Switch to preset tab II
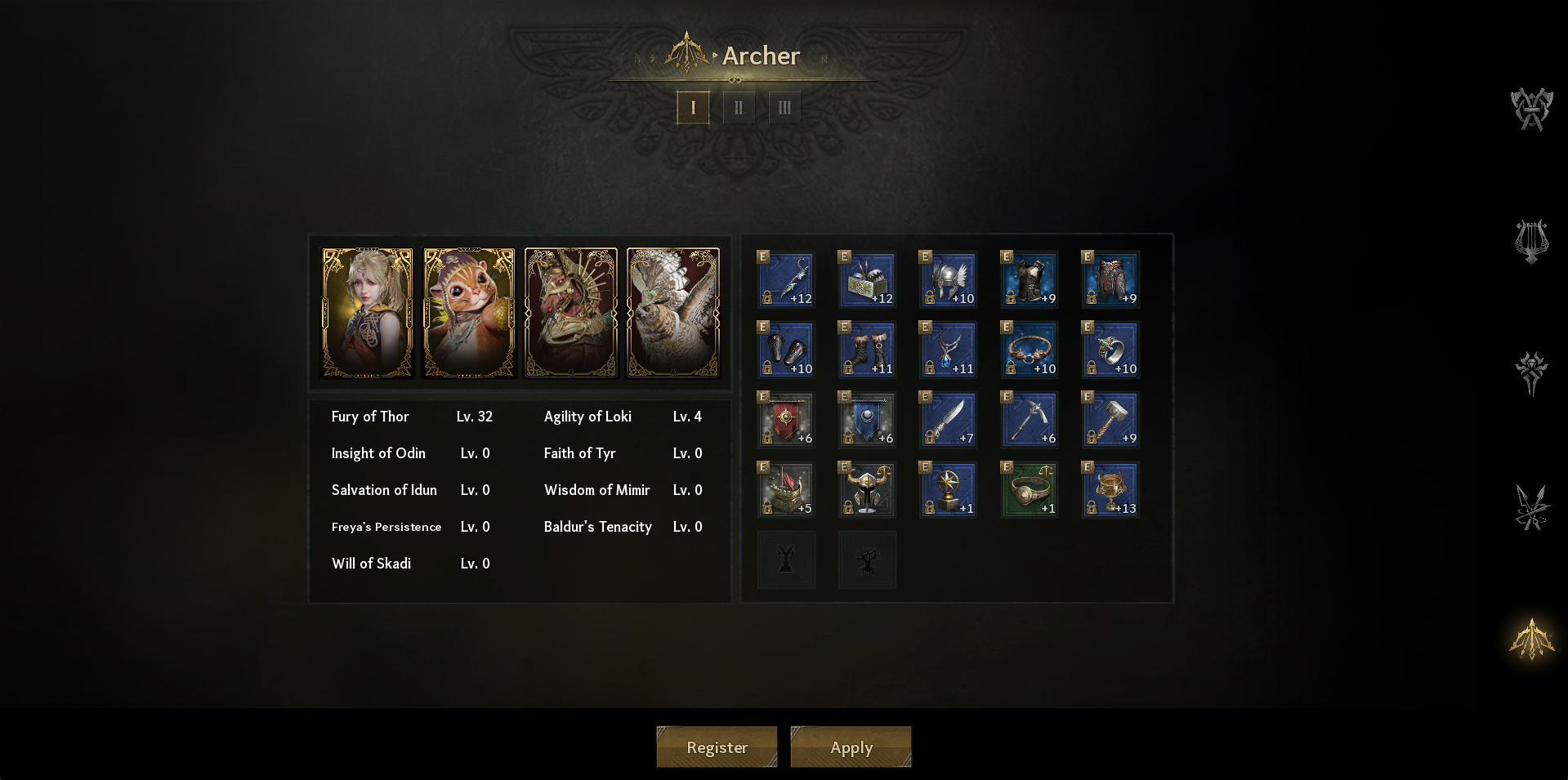This screenshot has width=1568, height=780. click(739, 108)
